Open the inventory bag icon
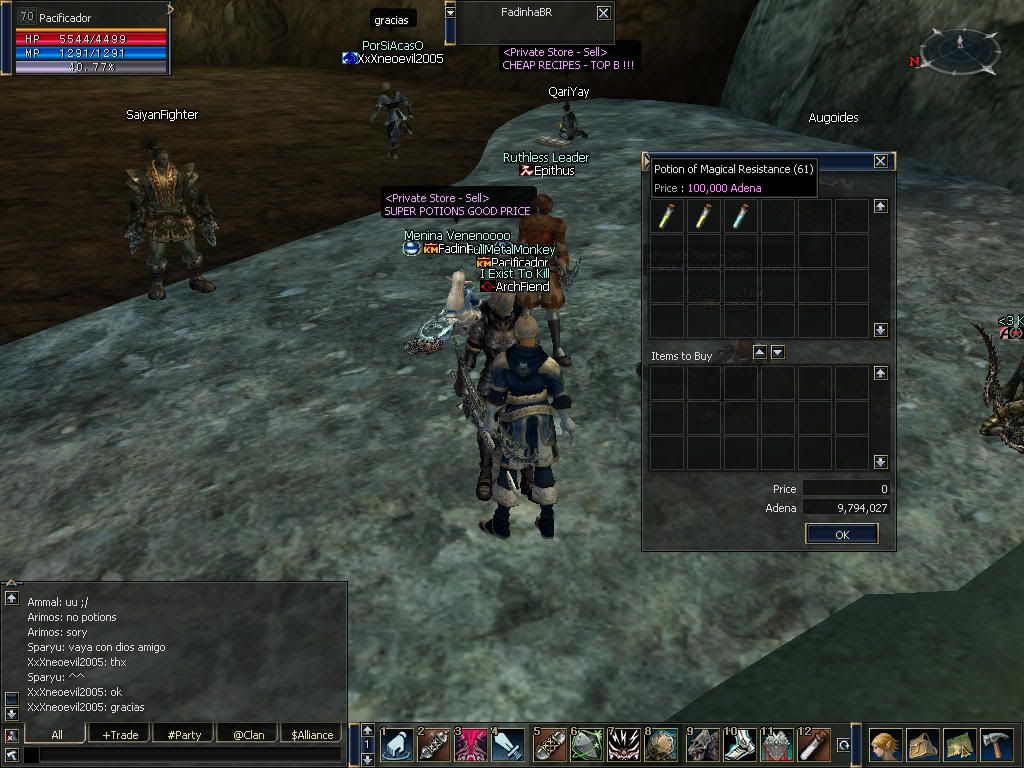This screenshot has height=768, width=1024. tap(922, 745)
